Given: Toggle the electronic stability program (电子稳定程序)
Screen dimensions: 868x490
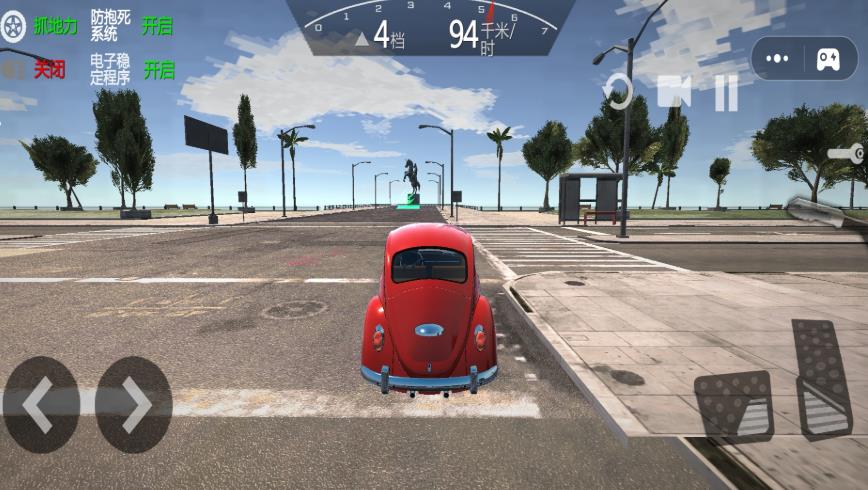Looking at the screenshot, I should coord(158,70).
